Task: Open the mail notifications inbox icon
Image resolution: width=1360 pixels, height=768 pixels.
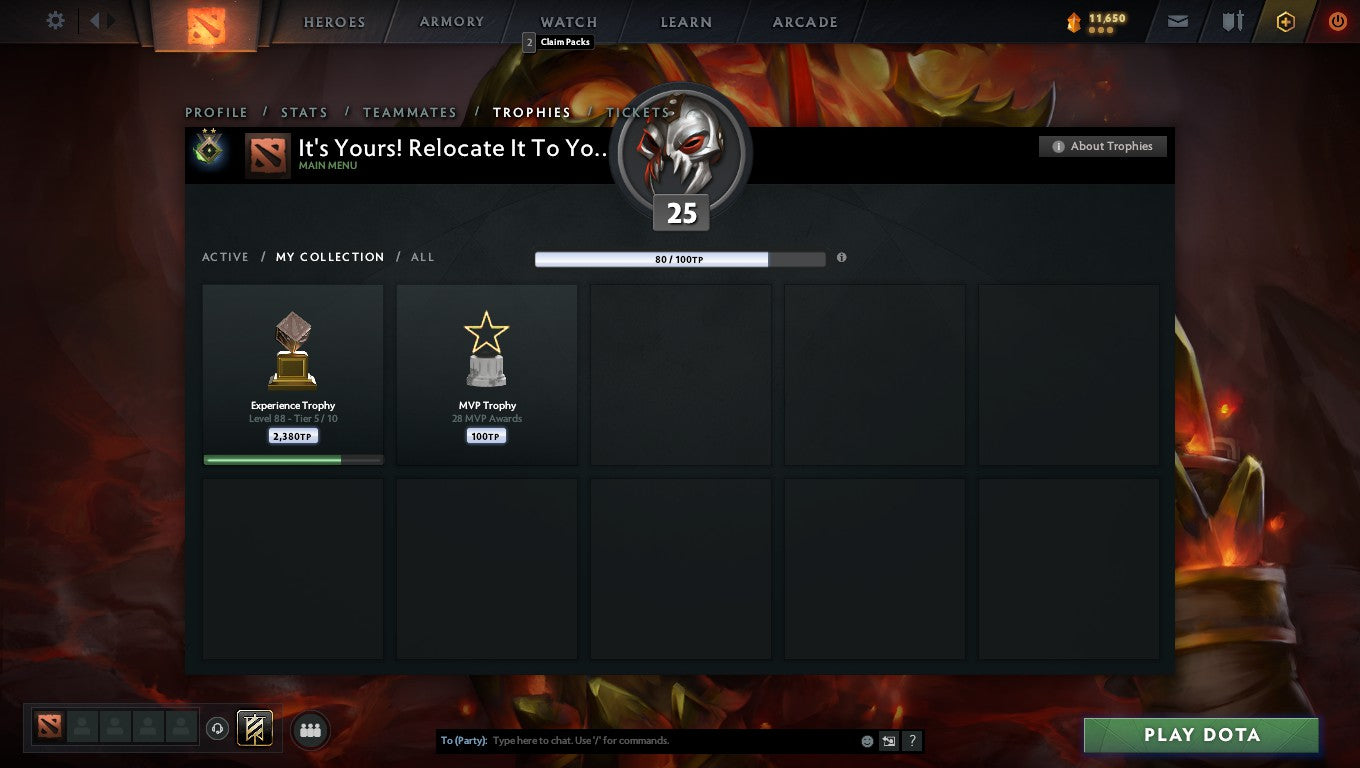Action: [1177, 20]
